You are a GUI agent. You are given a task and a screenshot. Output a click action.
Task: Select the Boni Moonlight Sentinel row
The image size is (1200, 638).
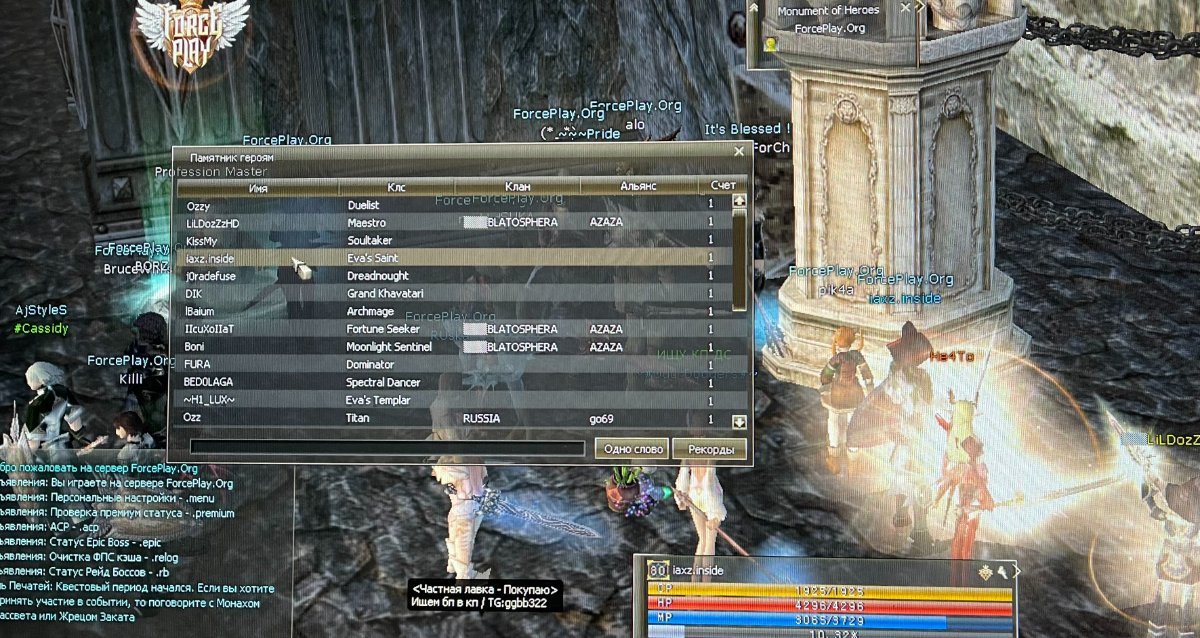pos(450,347)
